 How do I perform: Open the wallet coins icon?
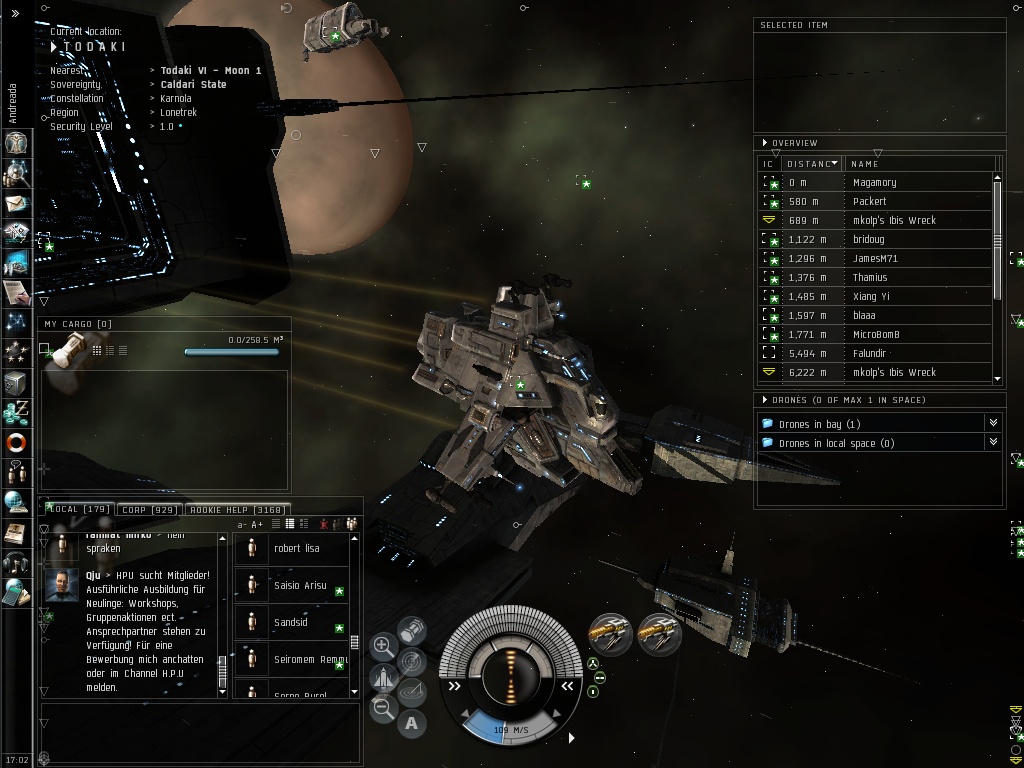[16, 412]
